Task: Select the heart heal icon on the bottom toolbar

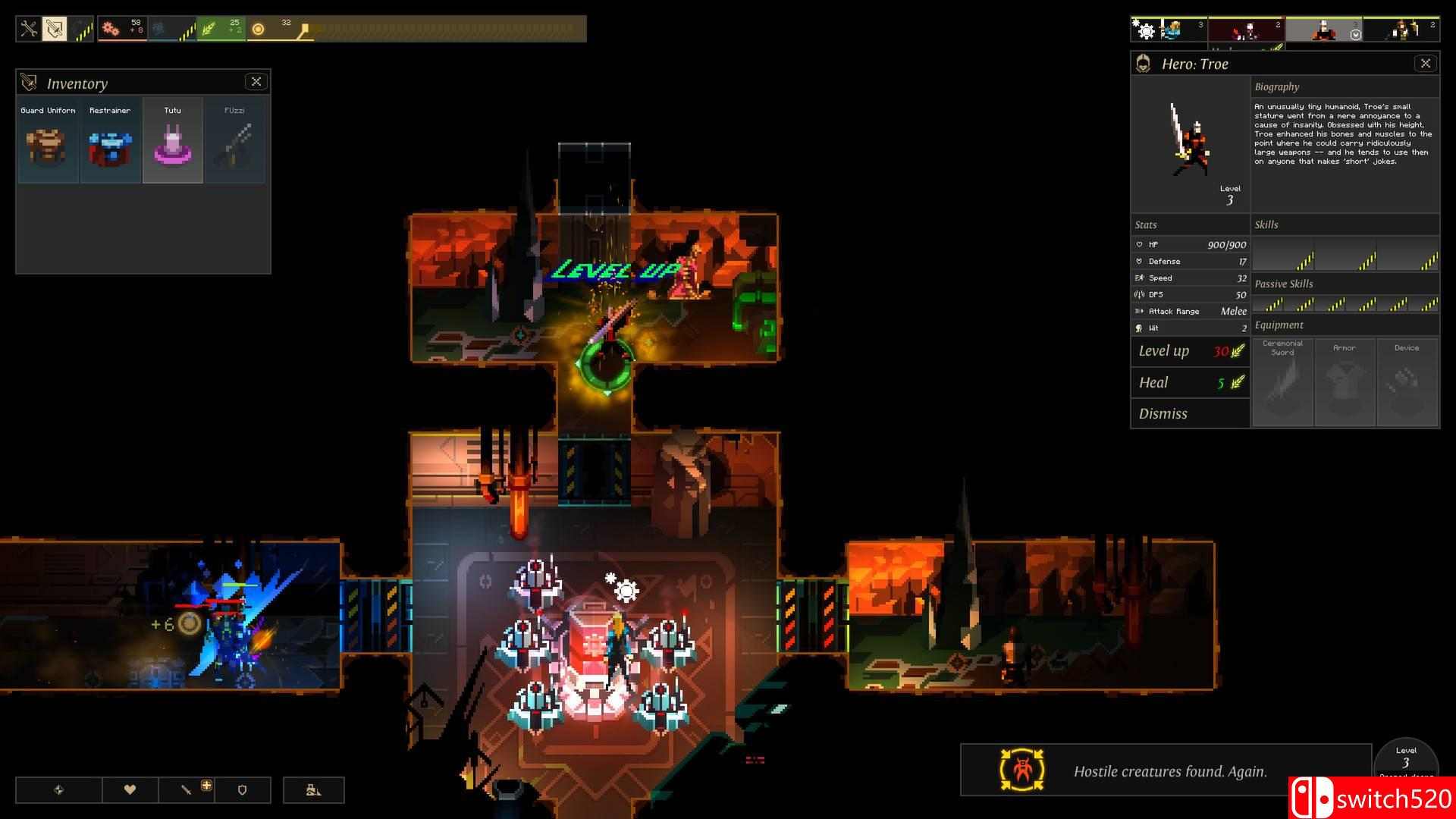Action: click(x=130, y=789)
